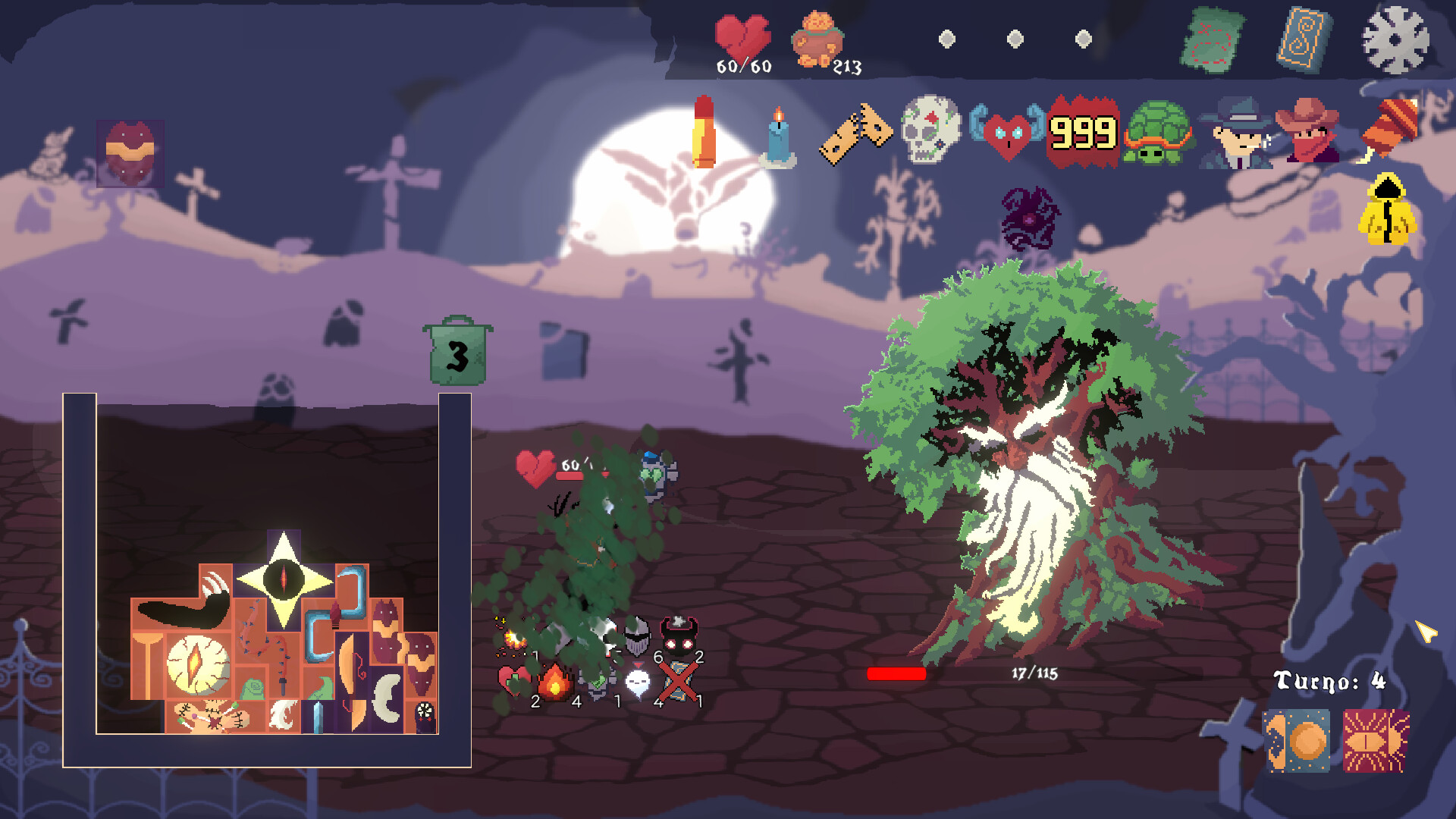Click the blue candle relic icon
This screenshot has width=1456, height=819.
[x=777, y=136]
